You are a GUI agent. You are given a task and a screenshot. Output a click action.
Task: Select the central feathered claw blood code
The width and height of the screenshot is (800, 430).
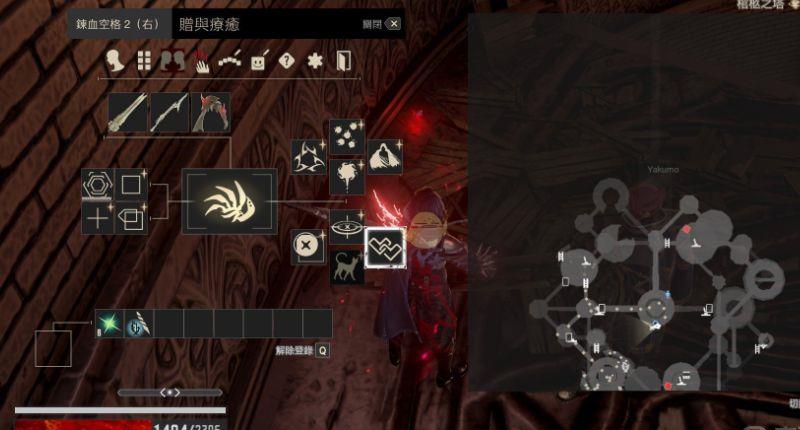coord(228,201)
